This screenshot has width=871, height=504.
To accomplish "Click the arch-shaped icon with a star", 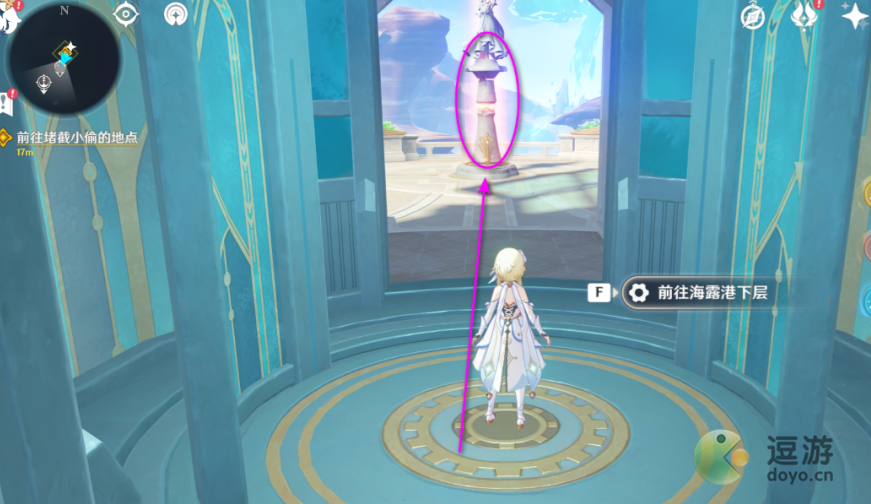I will [176, 14].
